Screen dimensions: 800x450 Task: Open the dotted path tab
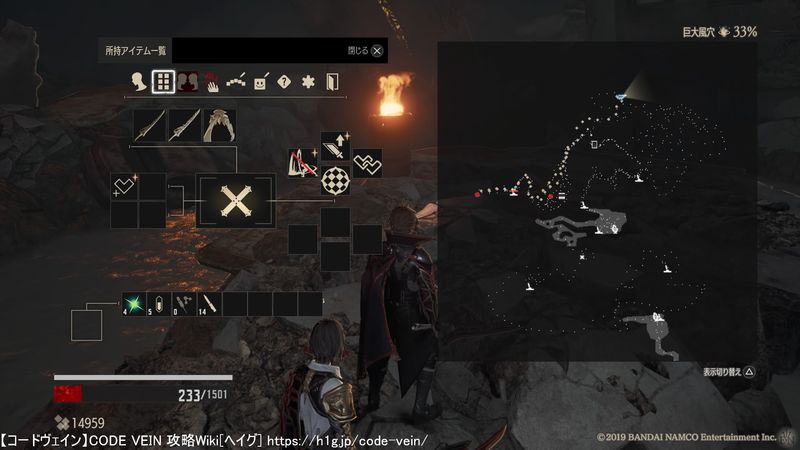pos(236,82)
